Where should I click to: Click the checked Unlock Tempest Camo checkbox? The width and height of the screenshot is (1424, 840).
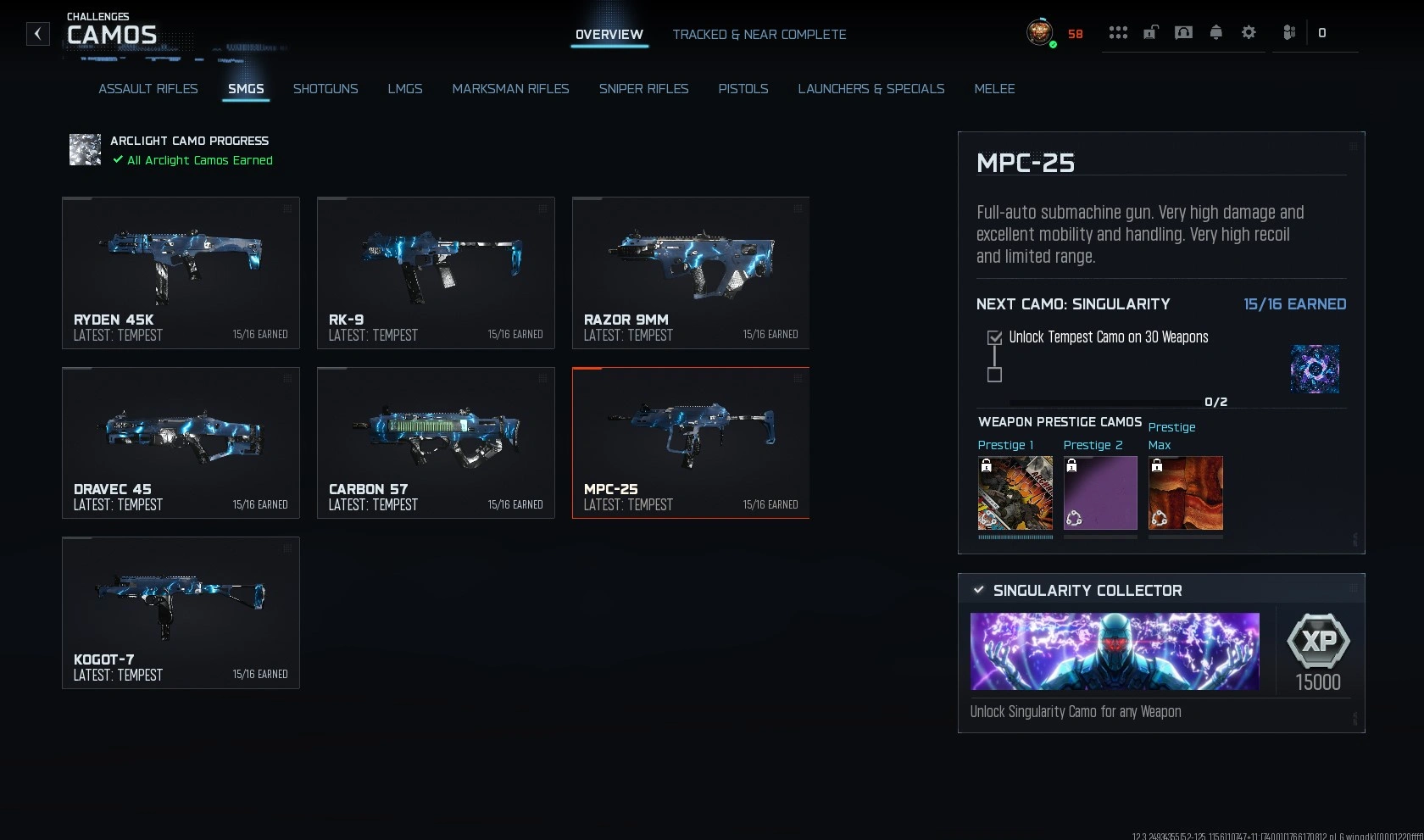click(x=994, y=337)
